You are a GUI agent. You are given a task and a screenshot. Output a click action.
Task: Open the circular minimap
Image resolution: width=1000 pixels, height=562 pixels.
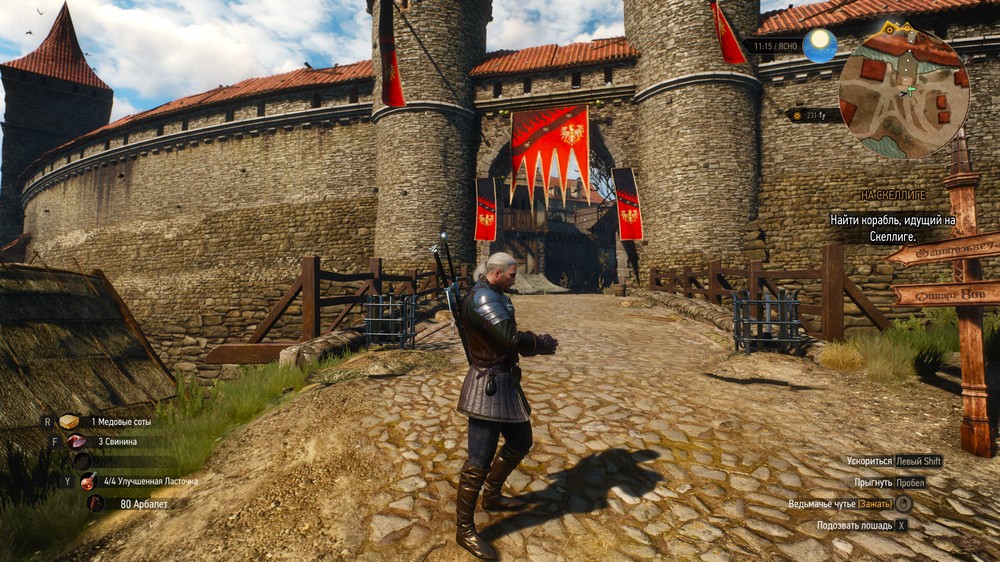click(x=903, y=92)
